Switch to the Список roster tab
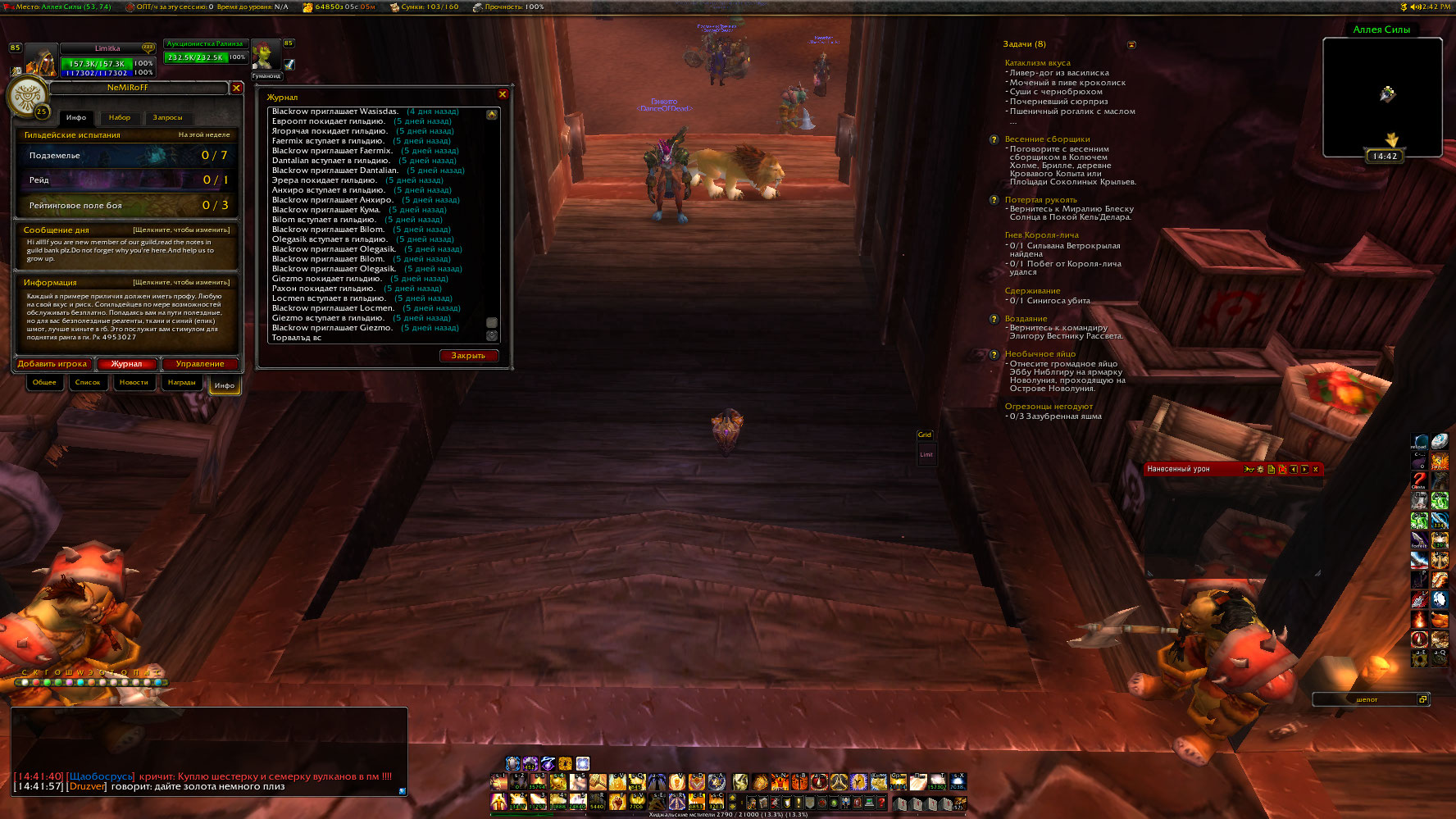 (88, 383)
